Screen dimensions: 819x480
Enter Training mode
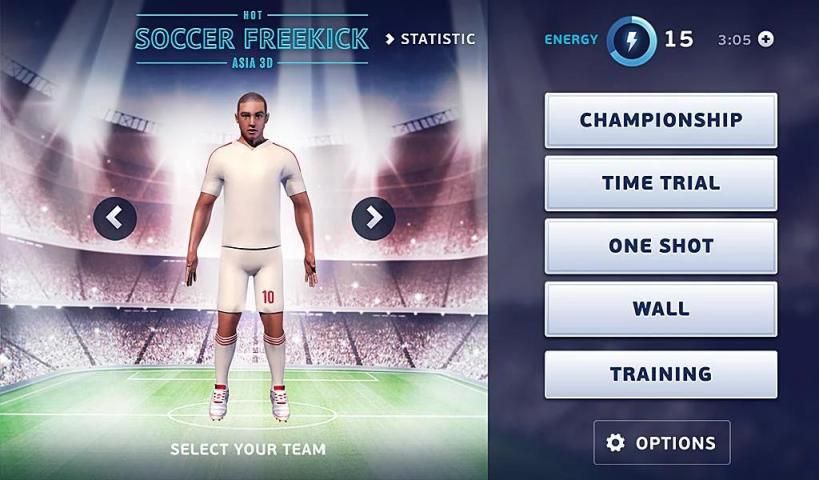coord(660,374)
